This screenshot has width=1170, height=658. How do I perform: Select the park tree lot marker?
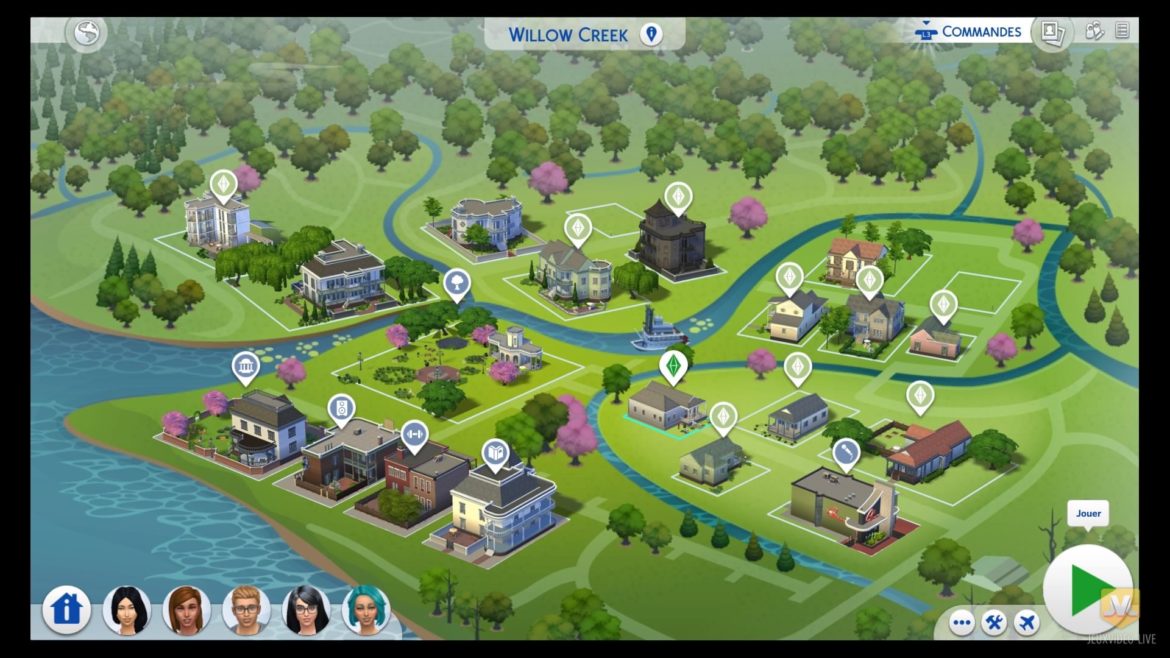click(x=456, y=283)
